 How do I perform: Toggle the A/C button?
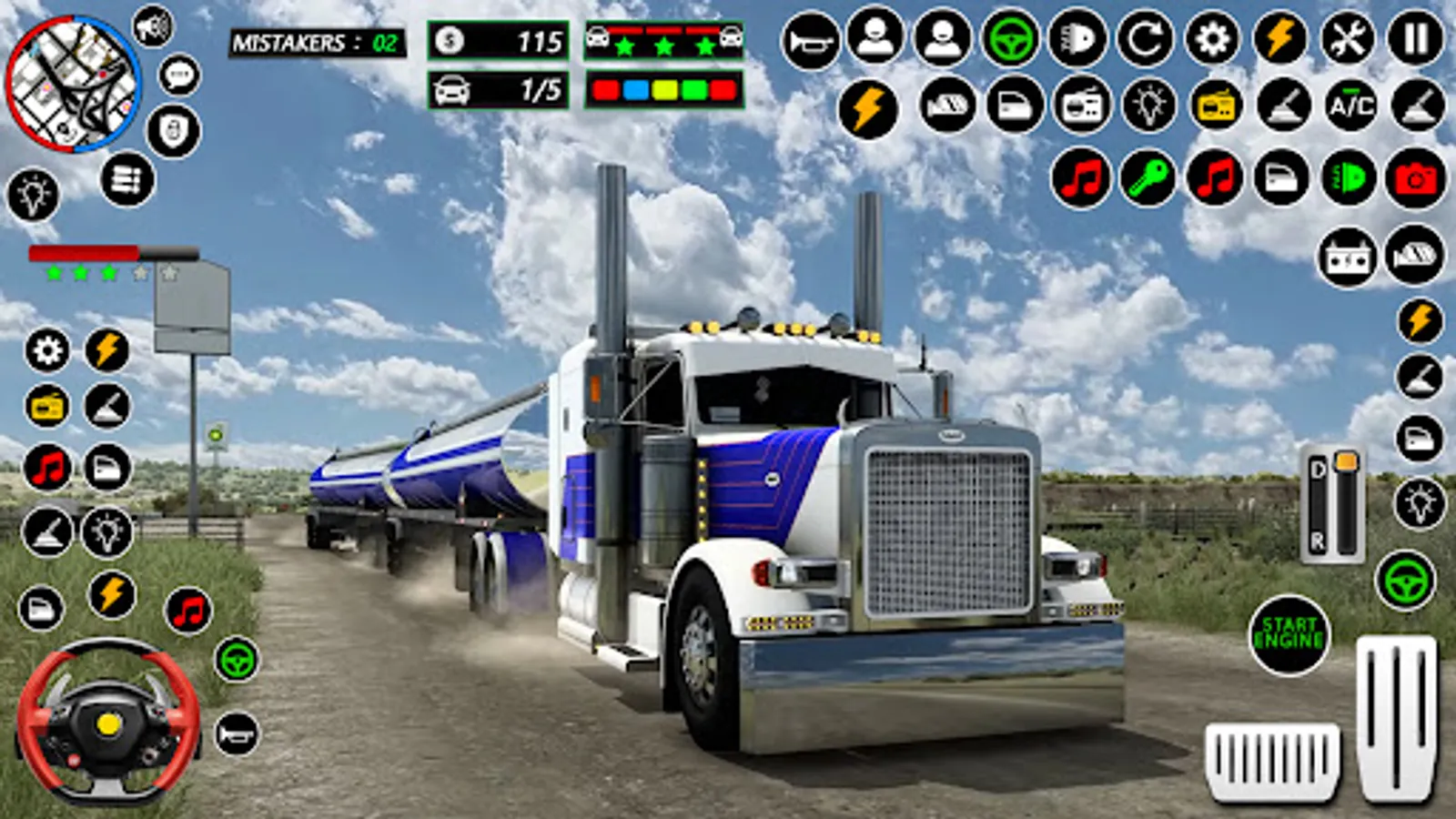coord(1350,106)
